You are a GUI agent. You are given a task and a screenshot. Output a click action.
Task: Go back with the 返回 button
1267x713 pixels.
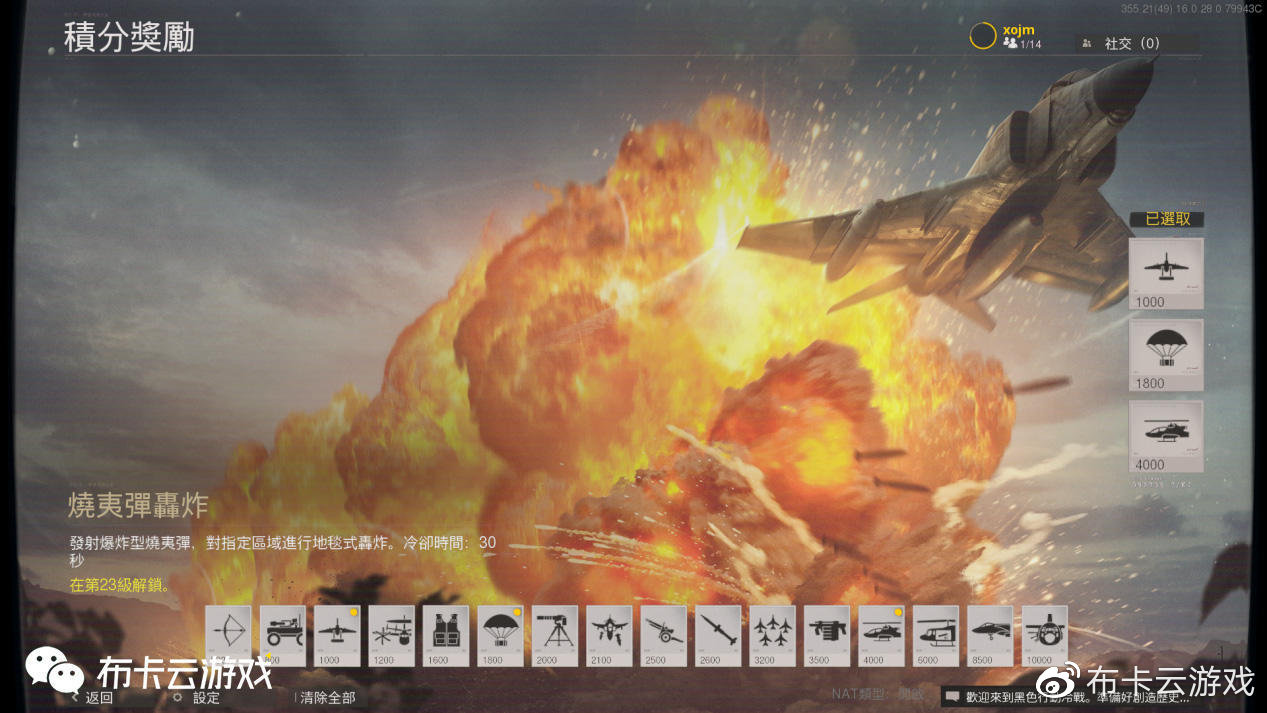click(x=98, y=698)
